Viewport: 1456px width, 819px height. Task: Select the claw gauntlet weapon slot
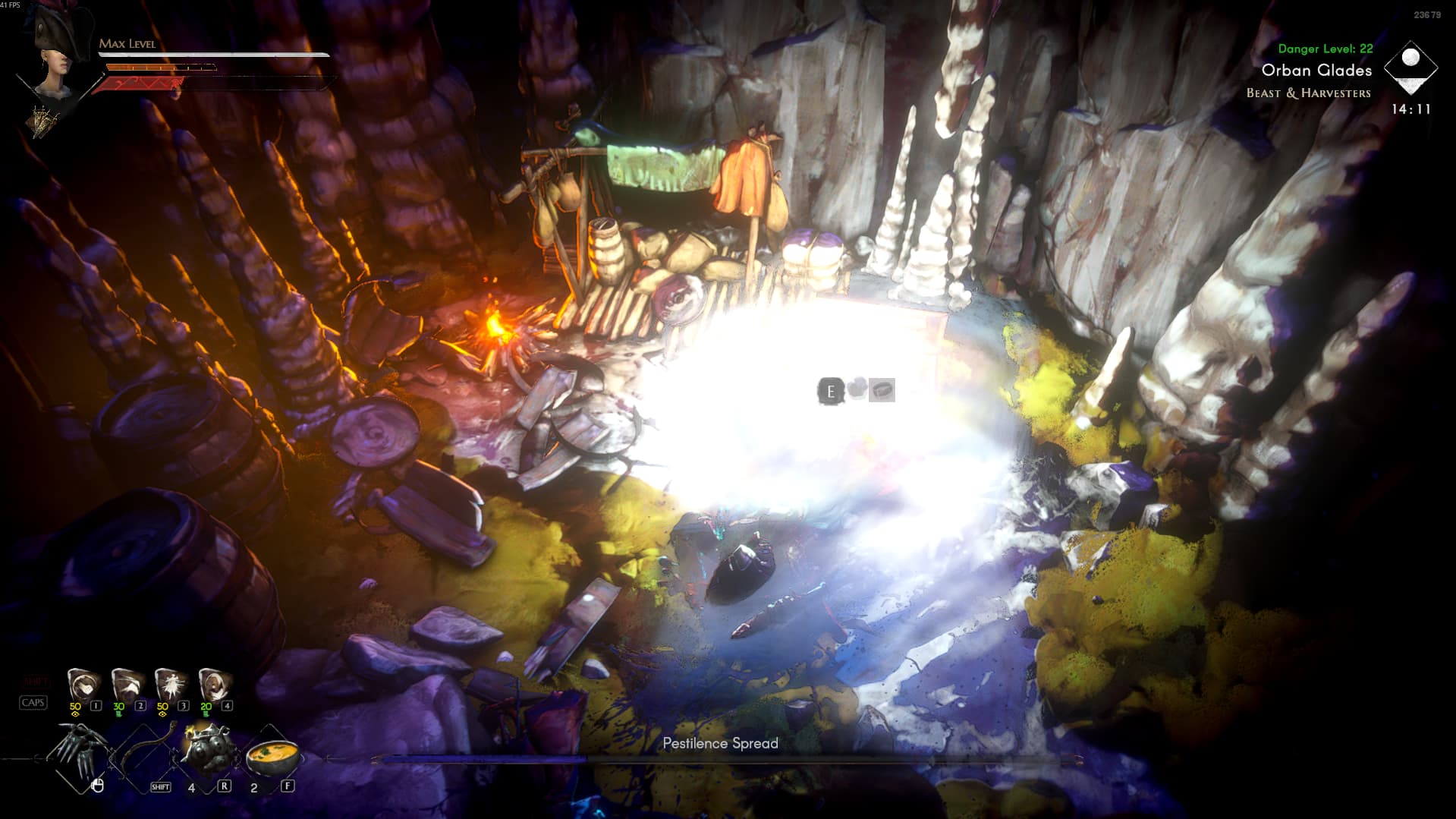(x=80, y=751)
